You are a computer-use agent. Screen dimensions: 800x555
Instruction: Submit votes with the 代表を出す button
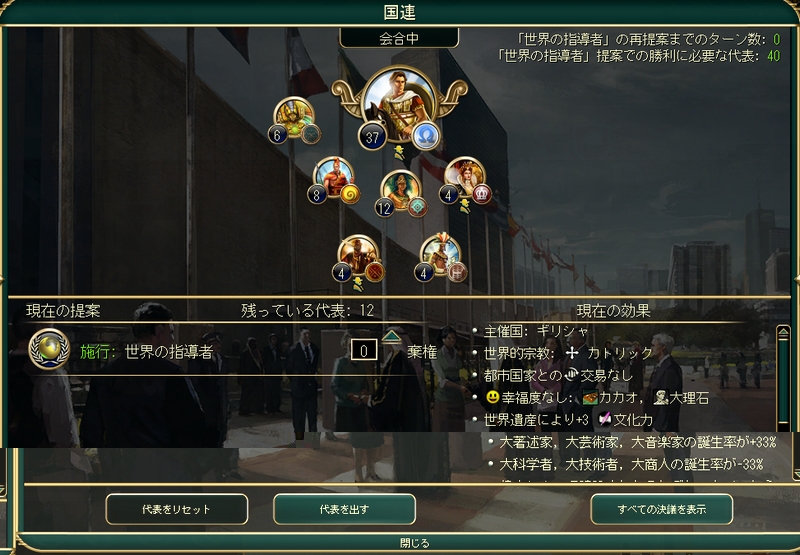click(344, 509)
